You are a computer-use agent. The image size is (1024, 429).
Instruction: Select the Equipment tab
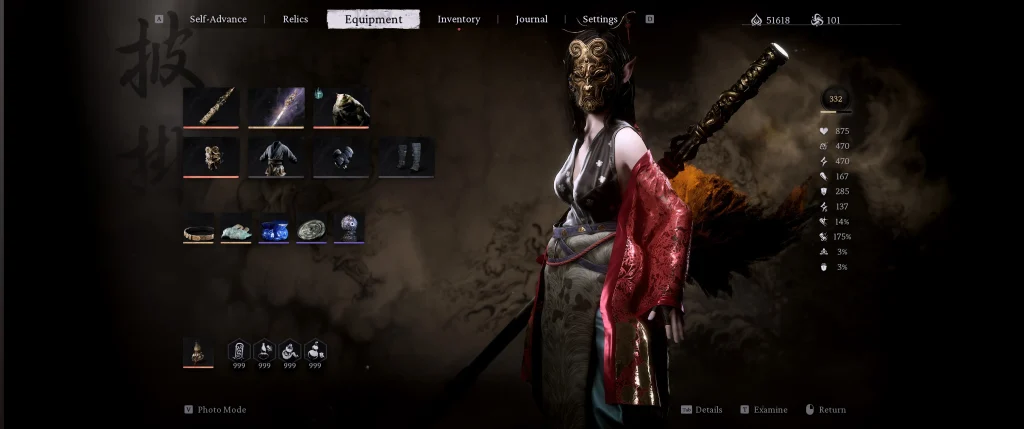(x=373, y=19)
